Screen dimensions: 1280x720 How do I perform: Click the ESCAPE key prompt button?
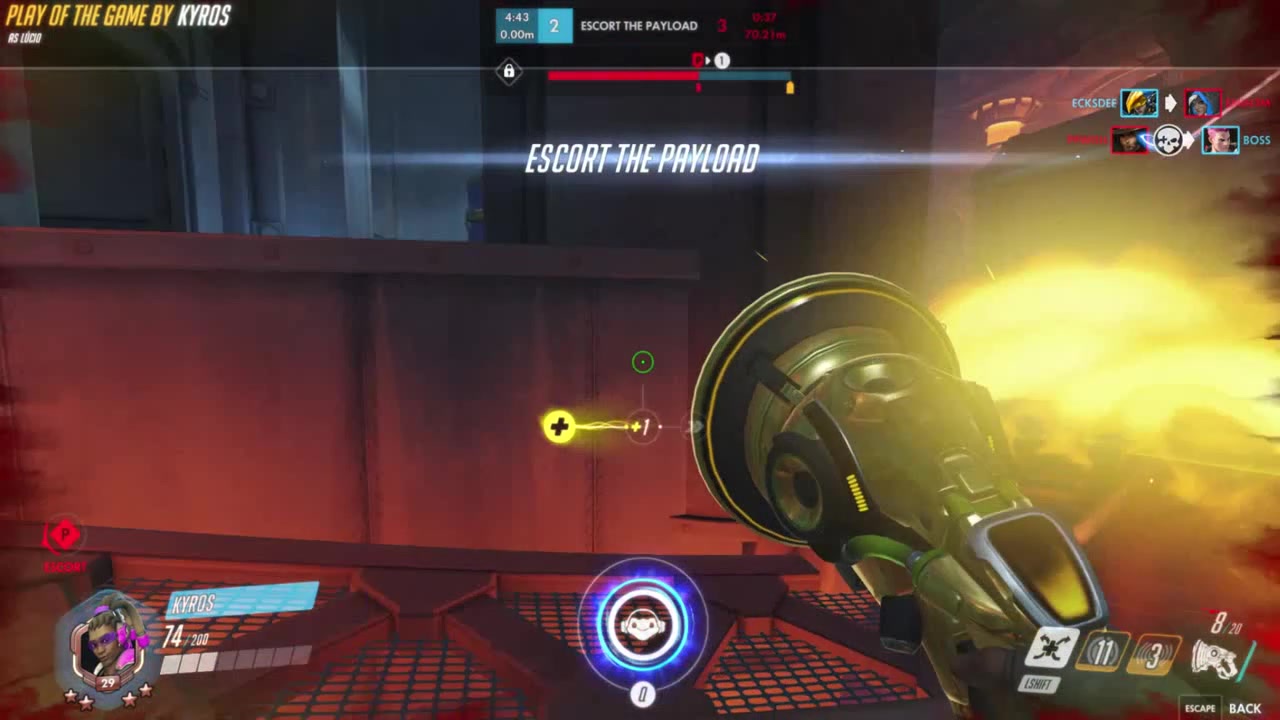1201,707
